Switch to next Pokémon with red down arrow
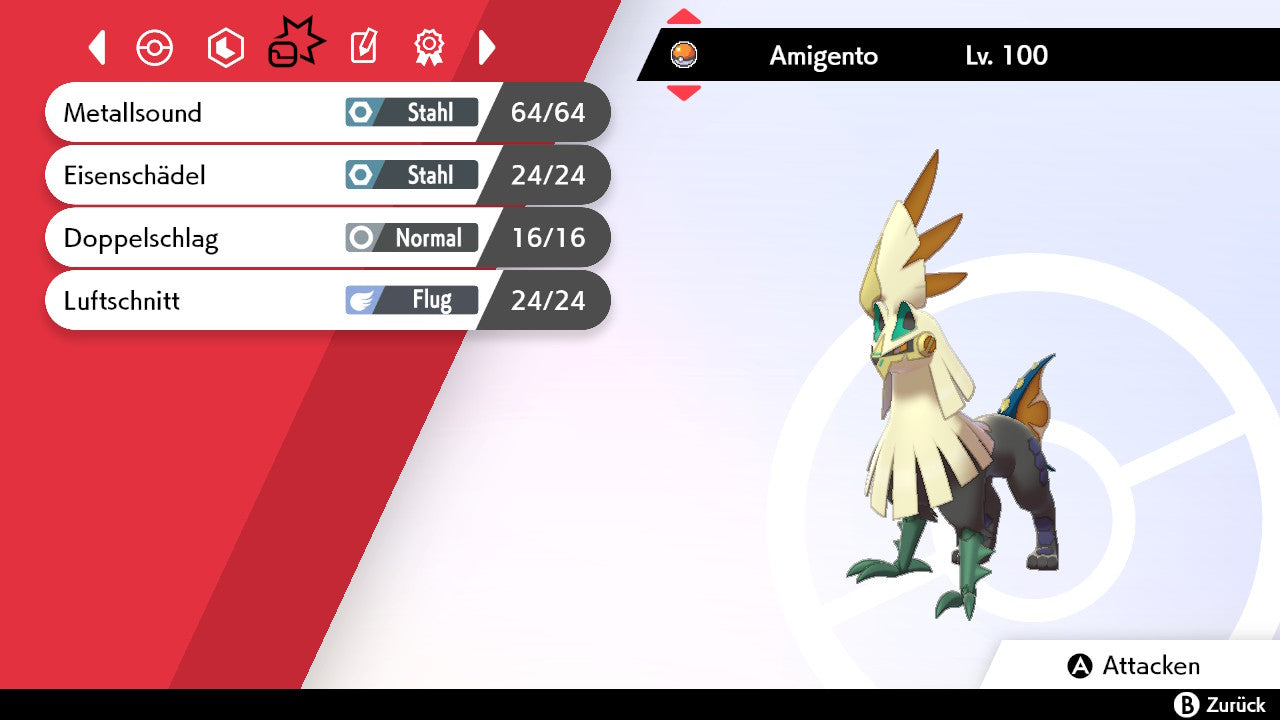This screenshot has width=1280, height=720. point(684,93)
